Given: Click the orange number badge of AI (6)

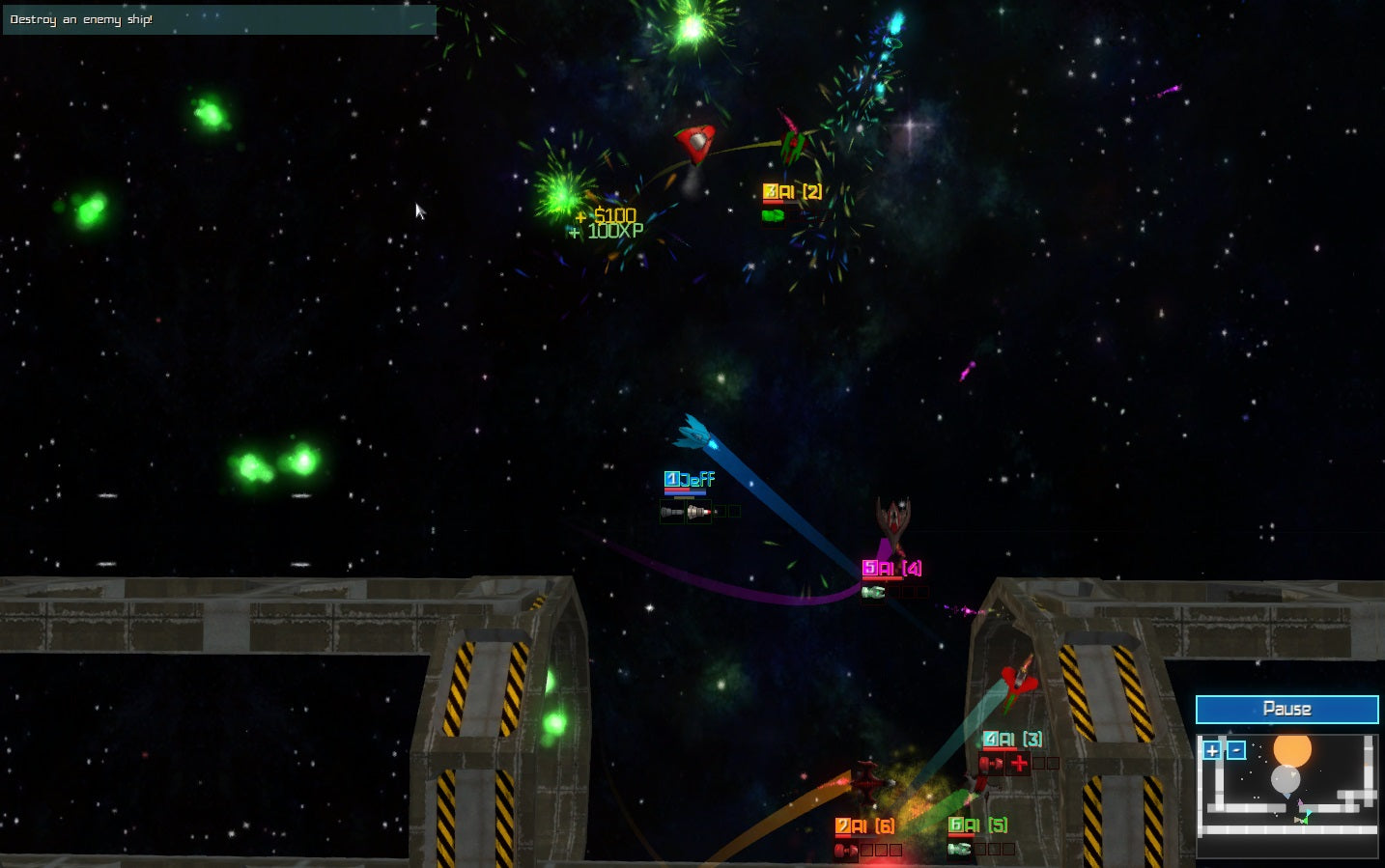Looking at the screenshot, I should click(x=842, y=826).
